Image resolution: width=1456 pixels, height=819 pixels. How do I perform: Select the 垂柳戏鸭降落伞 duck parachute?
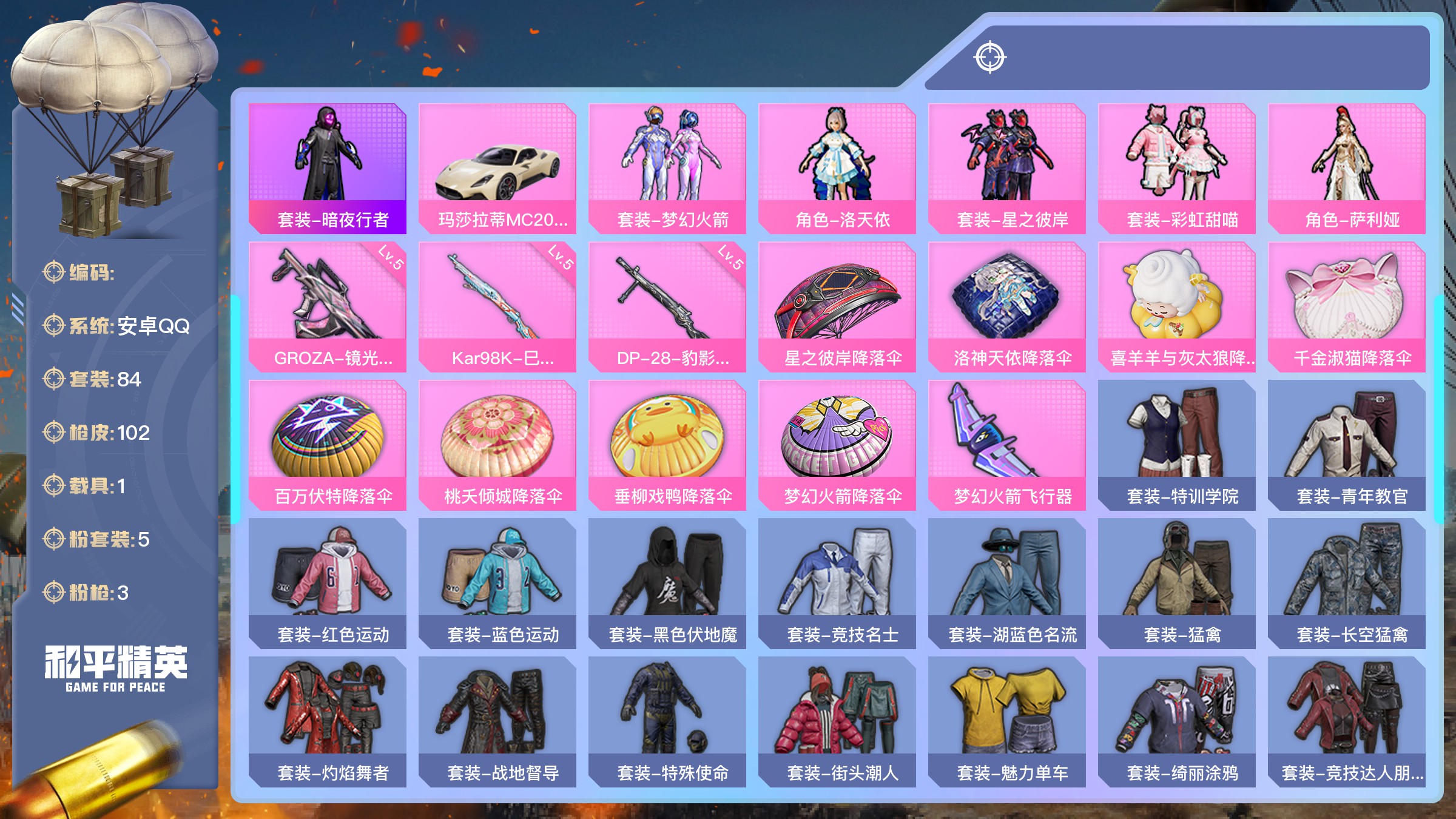click(x=667, y=445)
